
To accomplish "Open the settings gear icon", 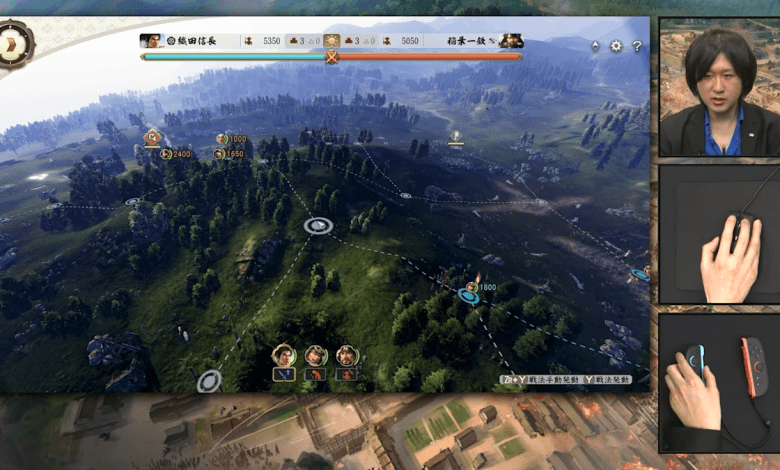I will 616,46.
